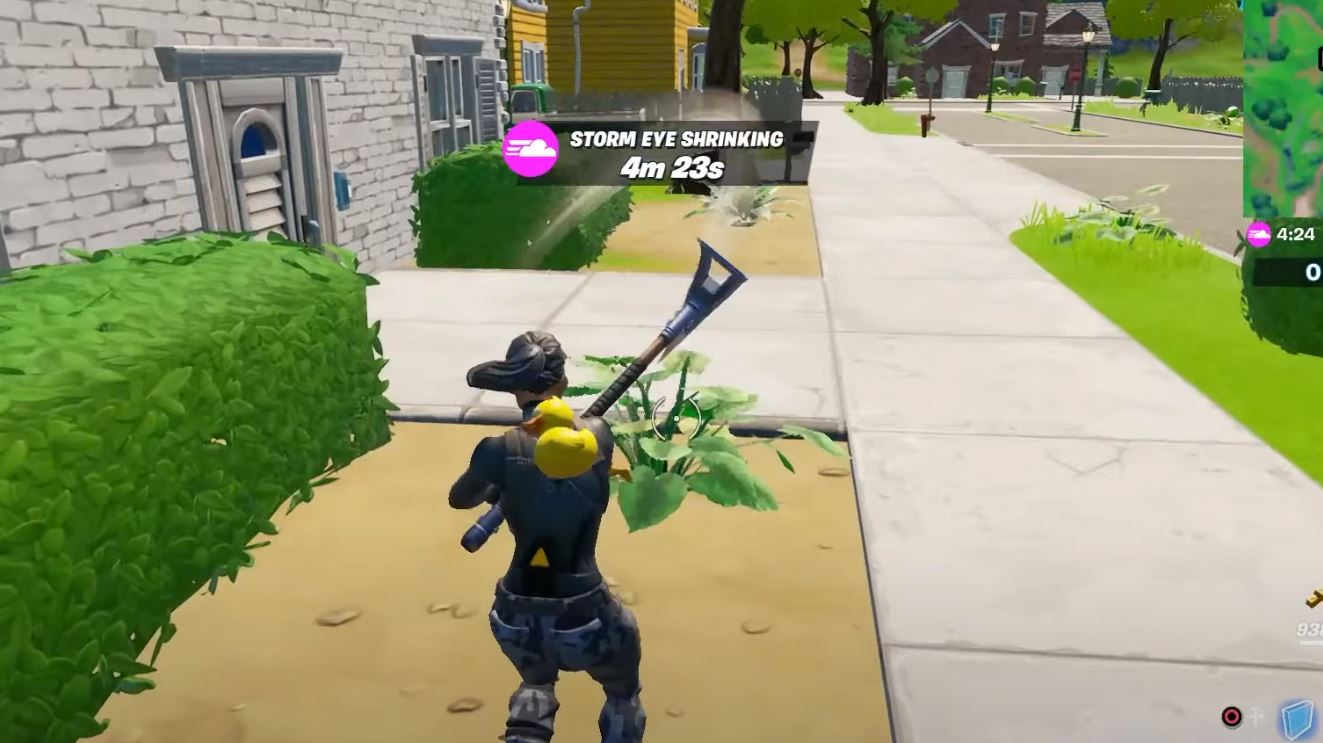This screenshot has width=1323, height=743.
Task: Click the pink storm cloud icon beside the timer
Action: click(1259, 236)
